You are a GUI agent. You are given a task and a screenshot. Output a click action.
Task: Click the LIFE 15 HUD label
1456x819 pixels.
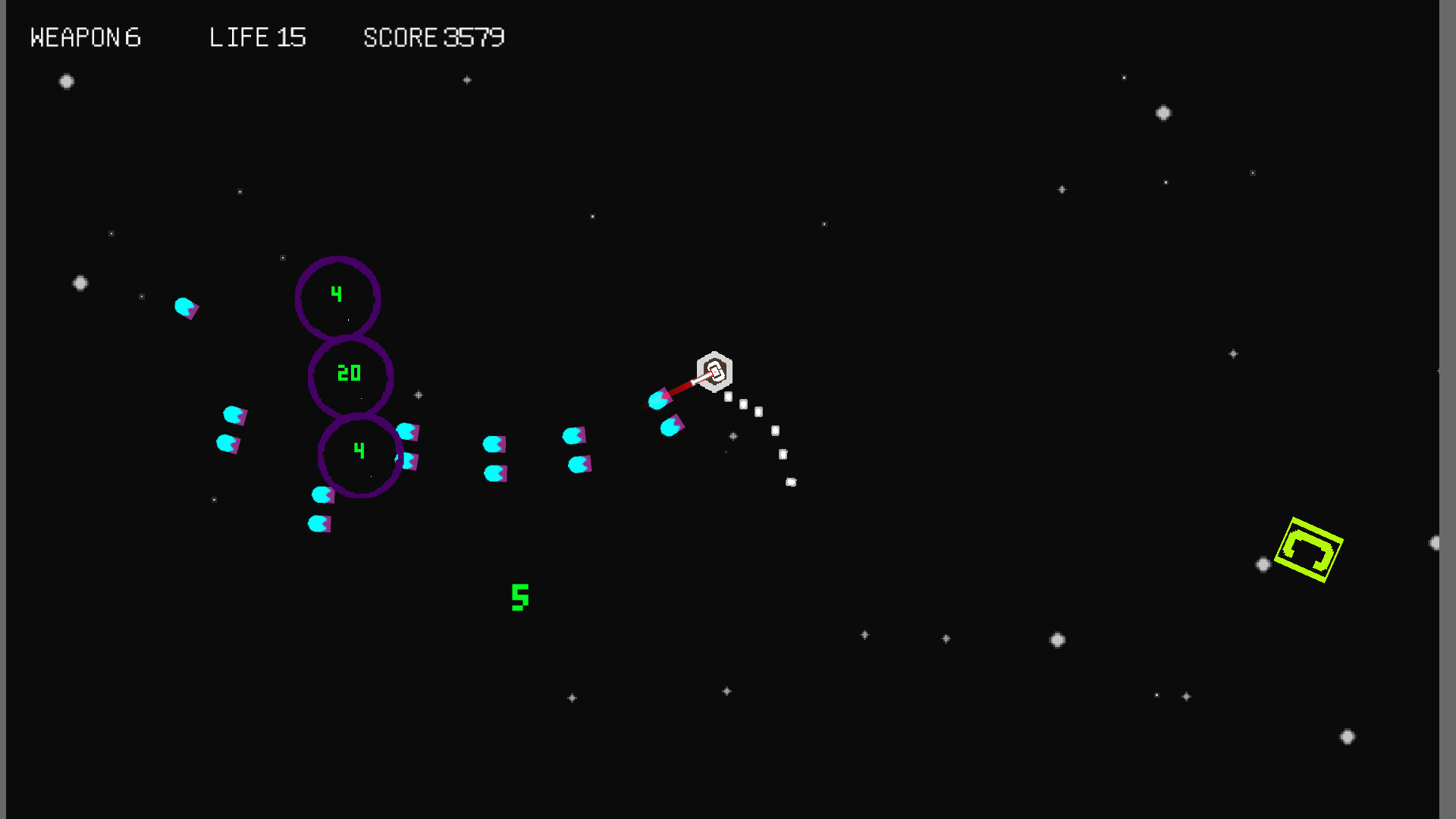click(258, 36)
